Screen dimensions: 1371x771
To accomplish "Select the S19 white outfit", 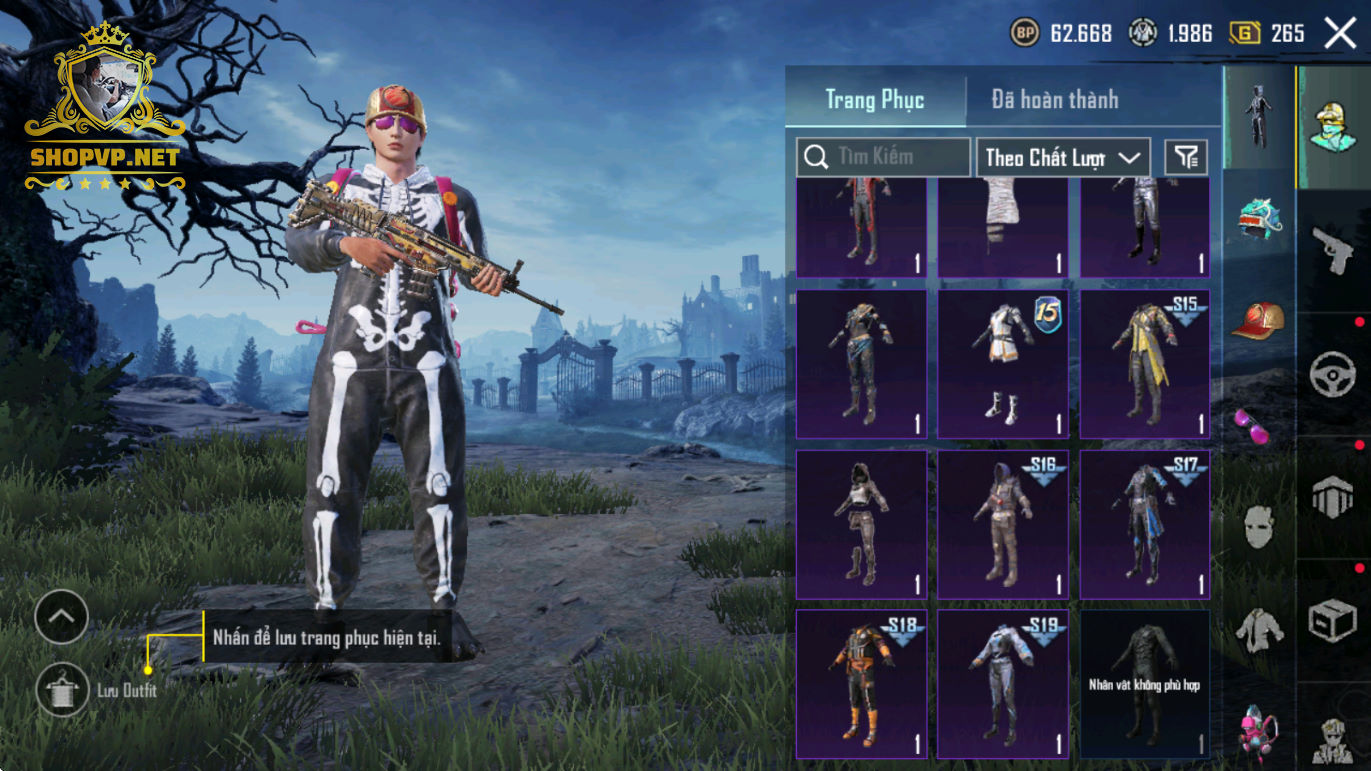I will (1002, 684).
